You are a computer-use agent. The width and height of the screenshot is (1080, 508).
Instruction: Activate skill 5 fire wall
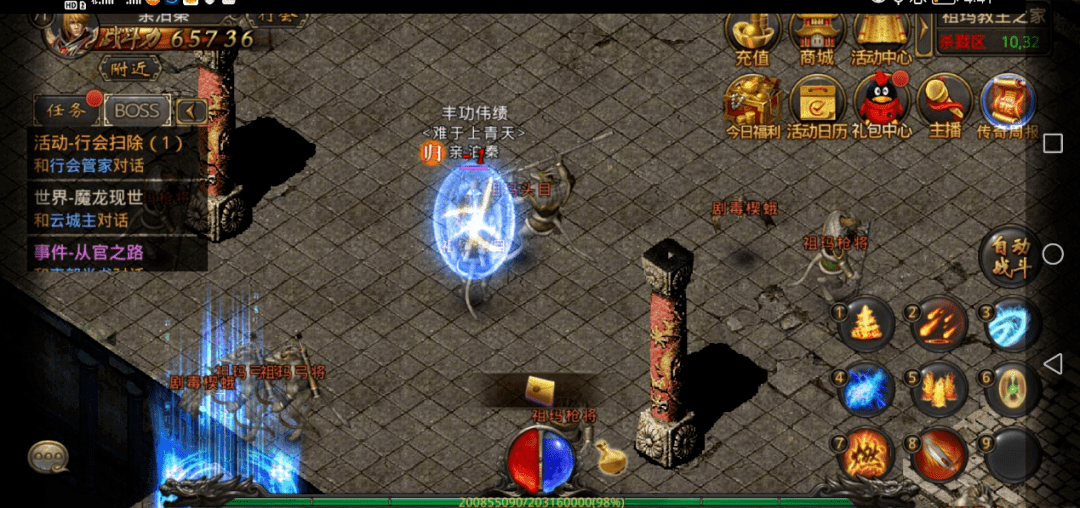938,389
